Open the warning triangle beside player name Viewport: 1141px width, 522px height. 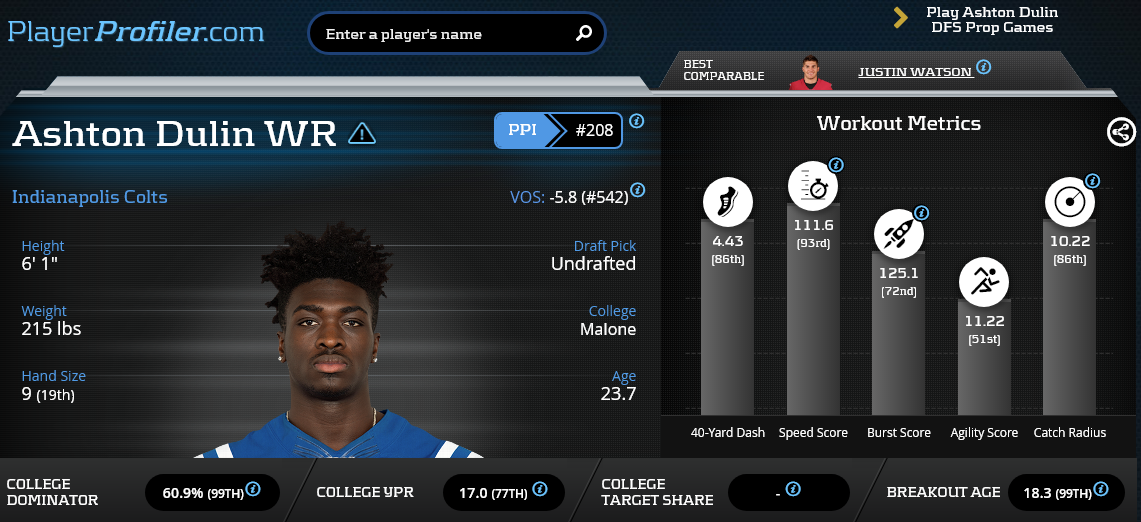pos(362,133)
